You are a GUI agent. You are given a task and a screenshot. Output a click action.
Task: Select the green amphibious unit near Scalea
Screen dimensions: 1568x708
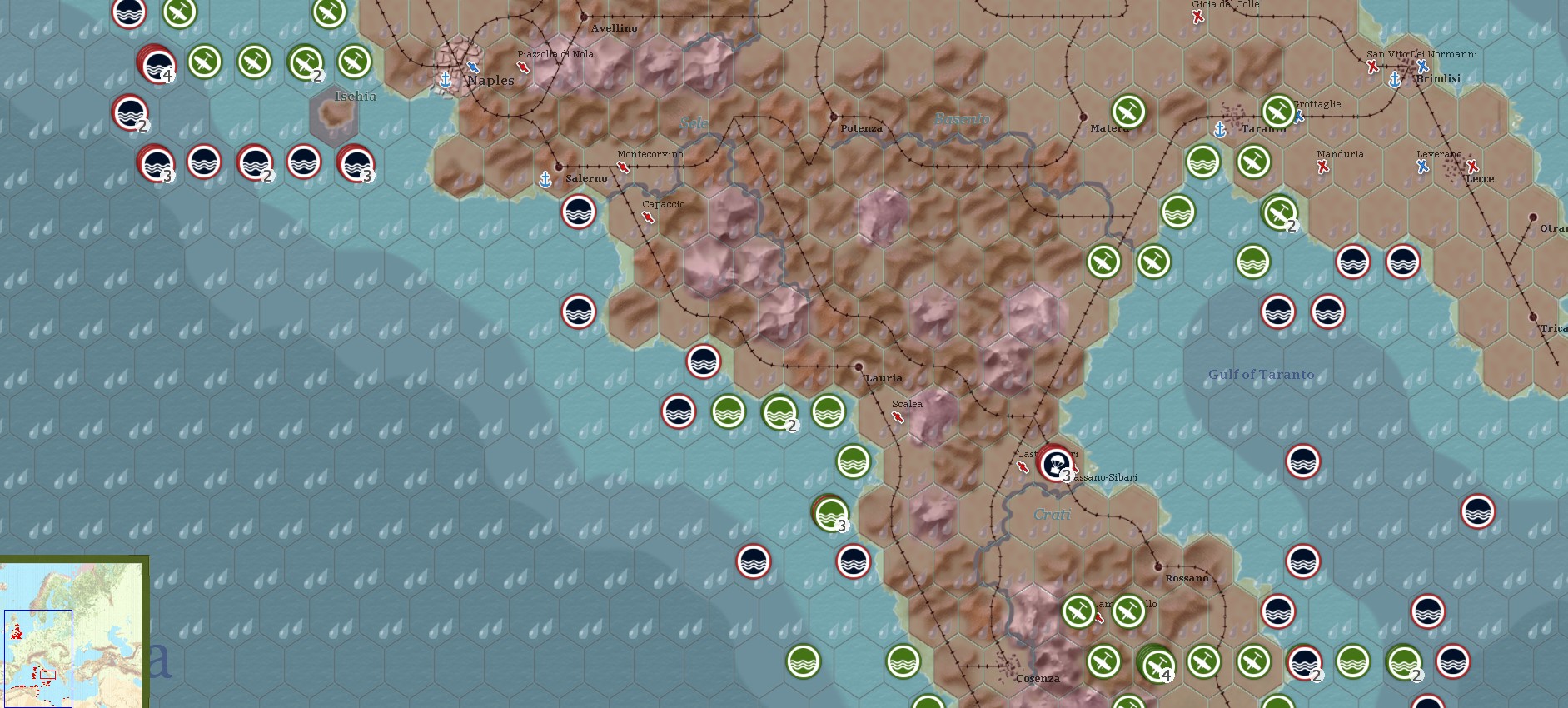(x=853, y=462)
